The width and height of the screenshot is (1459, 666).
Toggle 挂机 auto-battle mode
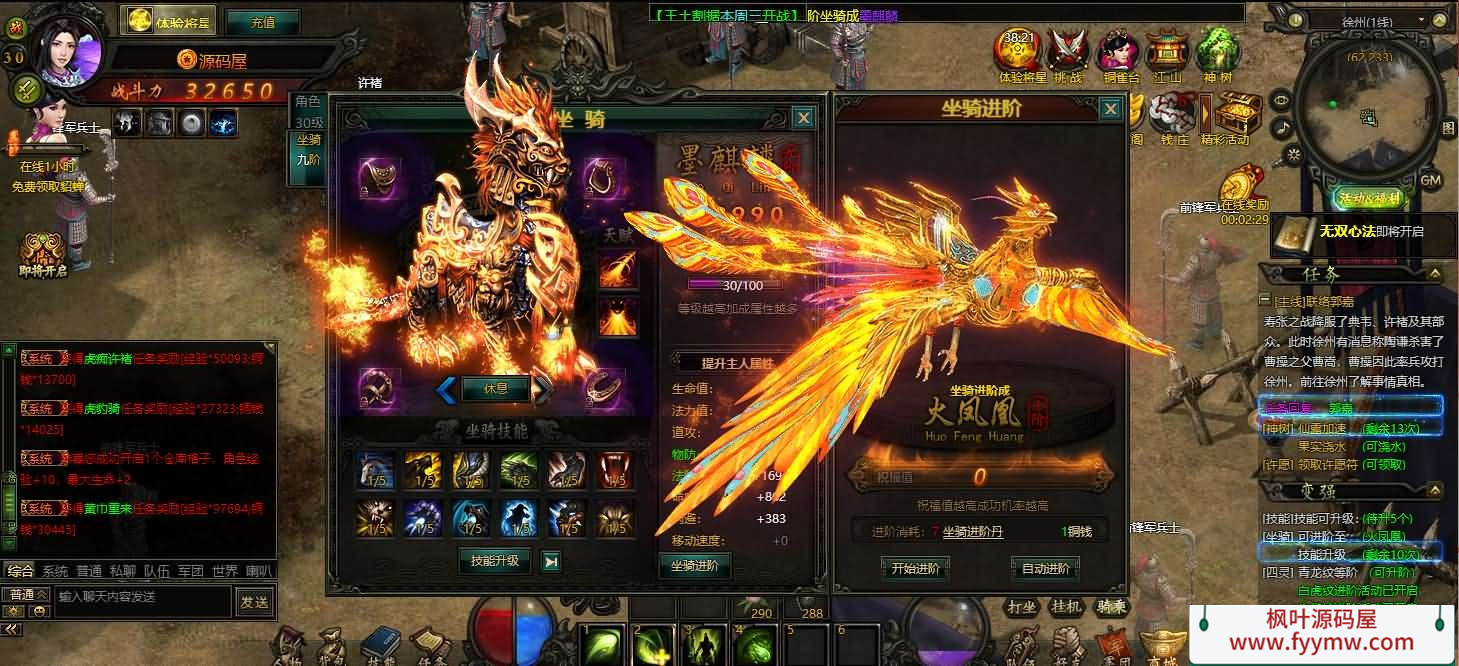point(1066,606)
